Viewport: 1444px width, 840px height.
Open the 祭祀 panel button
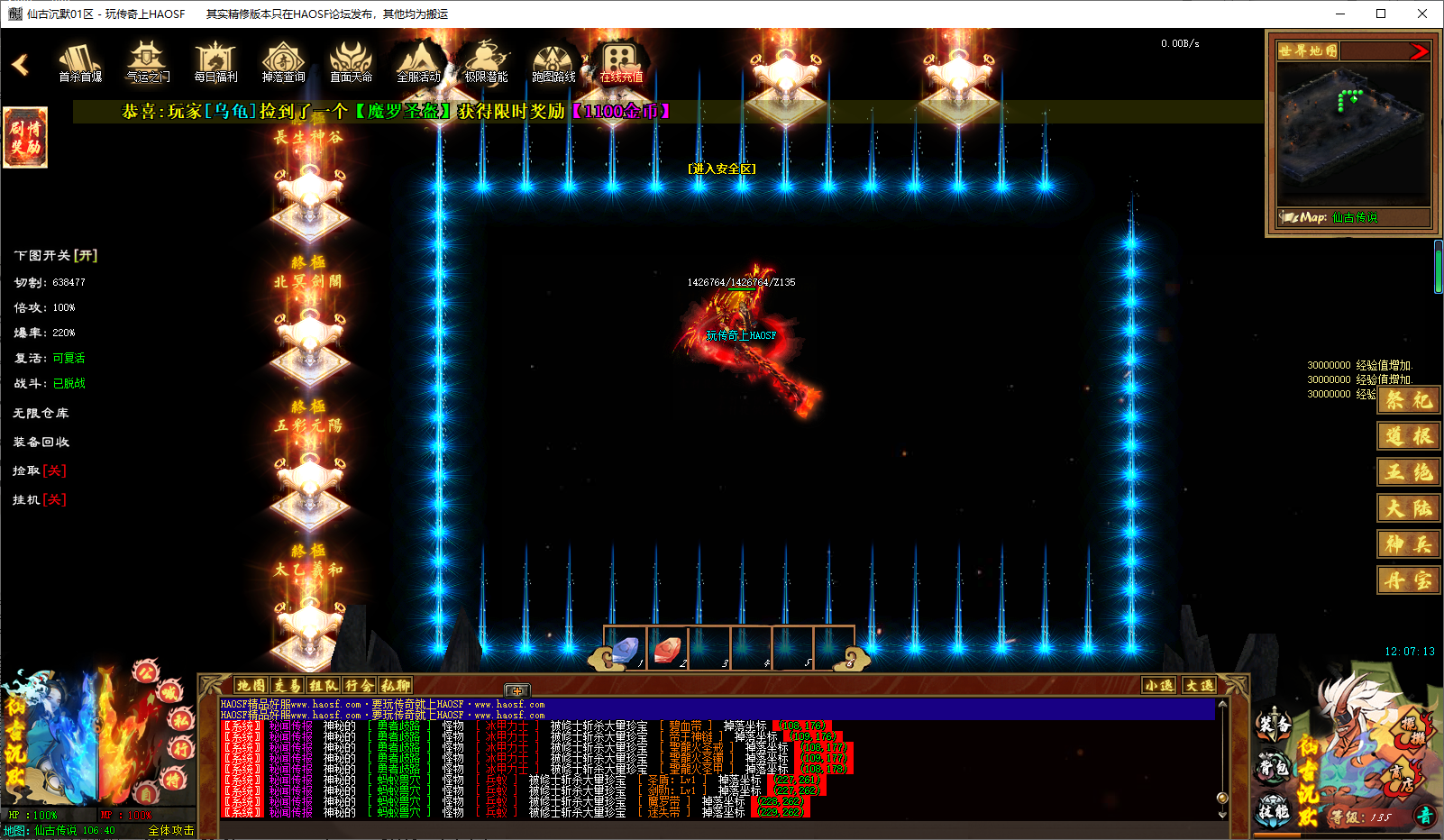(x=1408, y=400)
